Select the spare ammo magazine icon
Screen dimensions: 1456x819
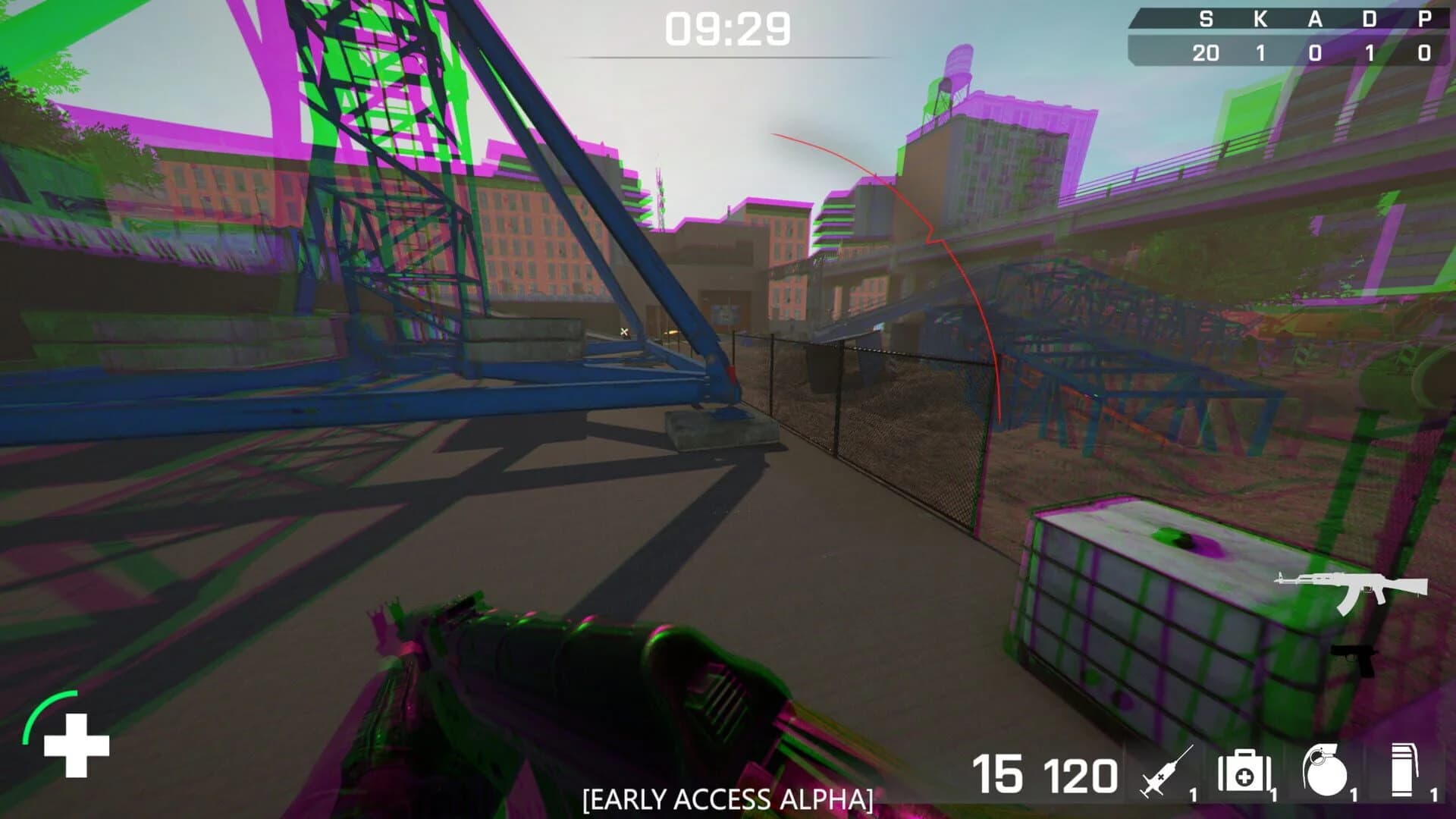(x=1403, y=768)
